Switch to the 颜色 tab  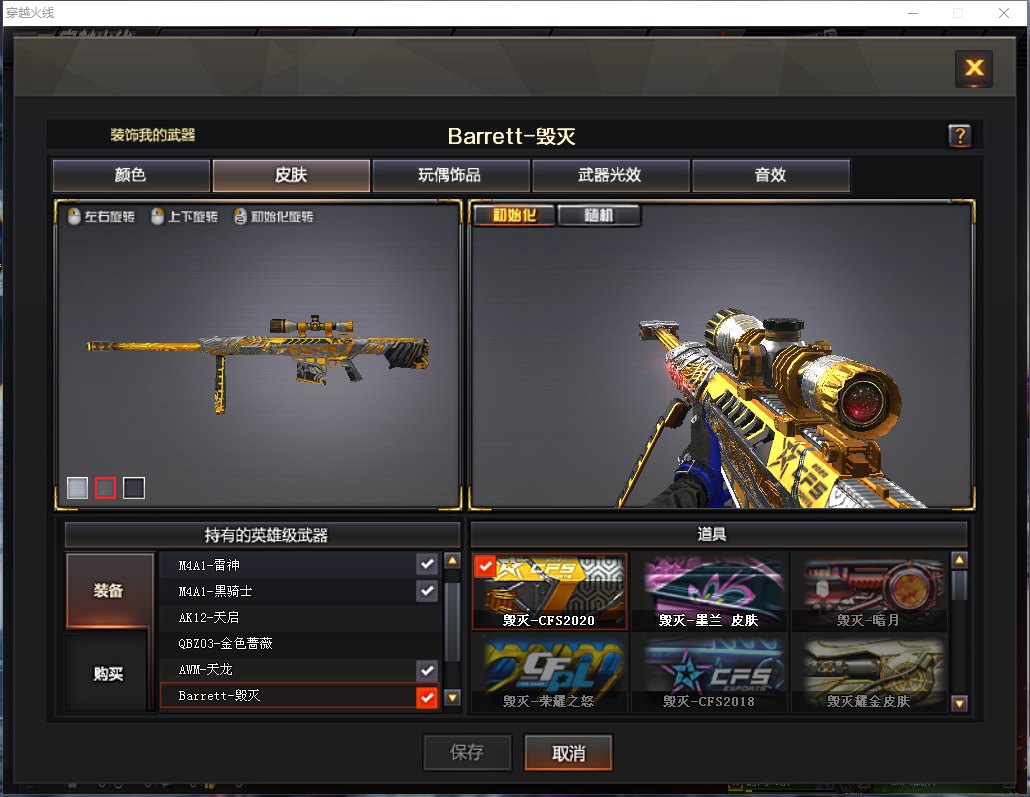point(131,175)
